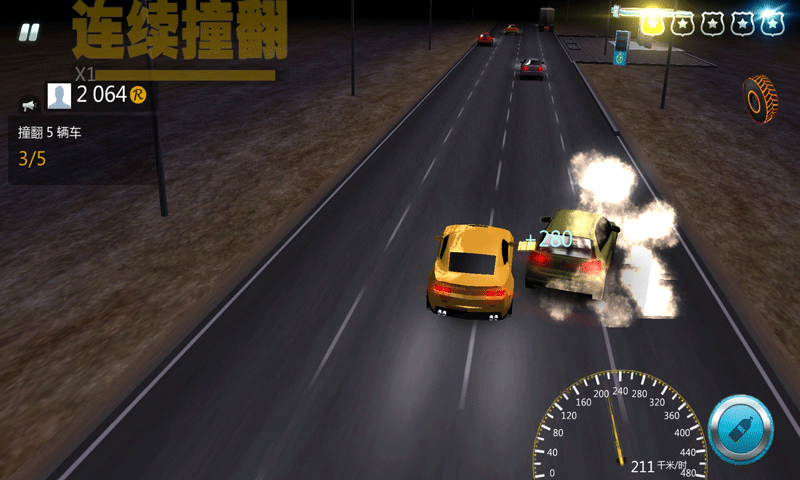
Task: Activate the nitro bottle boost button
Action: tap(740, 430)
